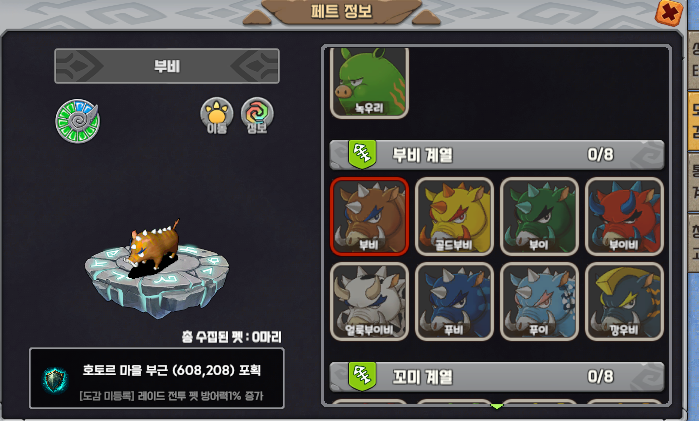Select the 부비 pet tile
Viewport: 699px width, 421px height.
369,215
